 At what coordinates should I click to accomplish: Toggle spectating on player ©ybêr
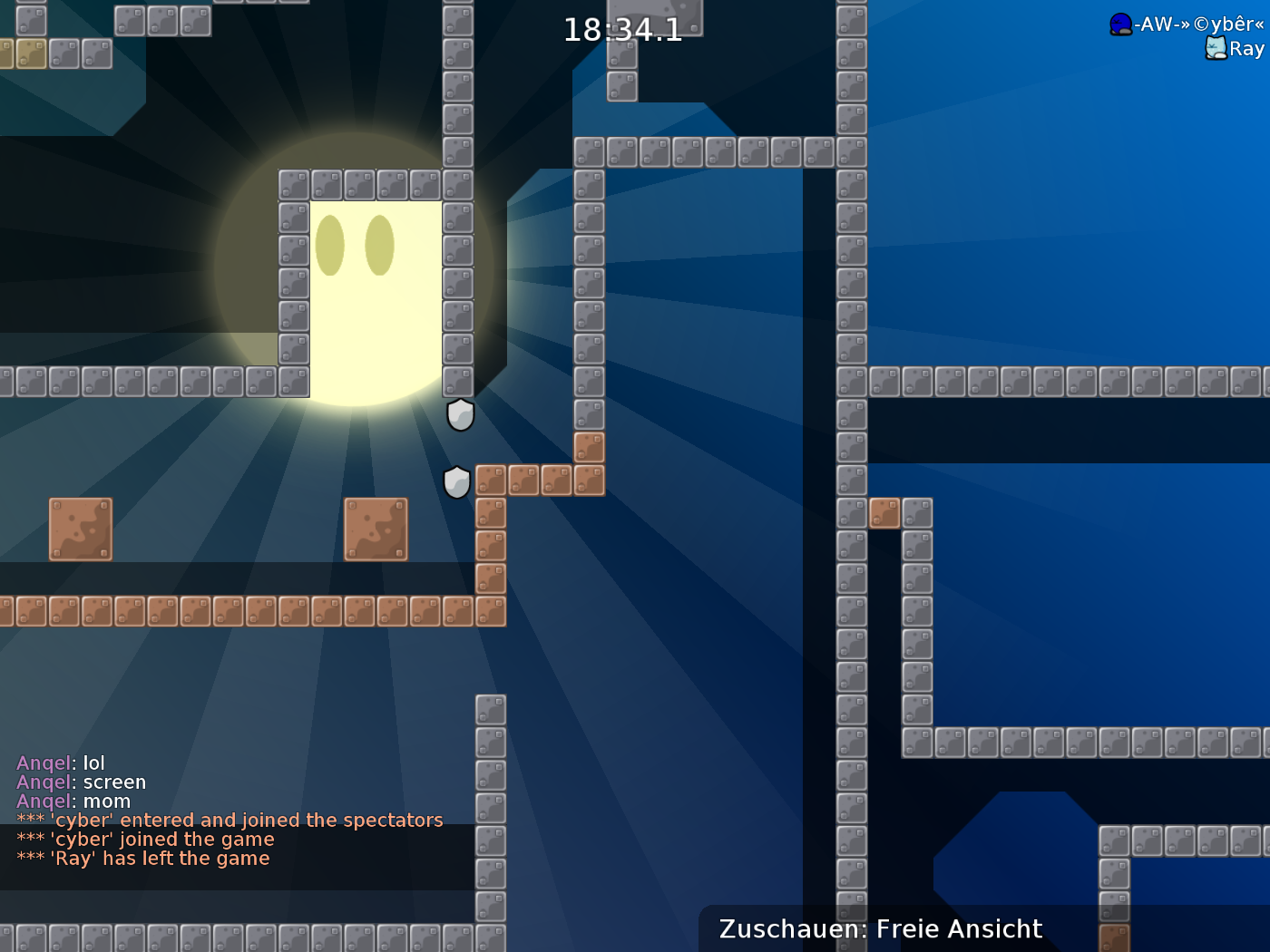[1188, 24]
